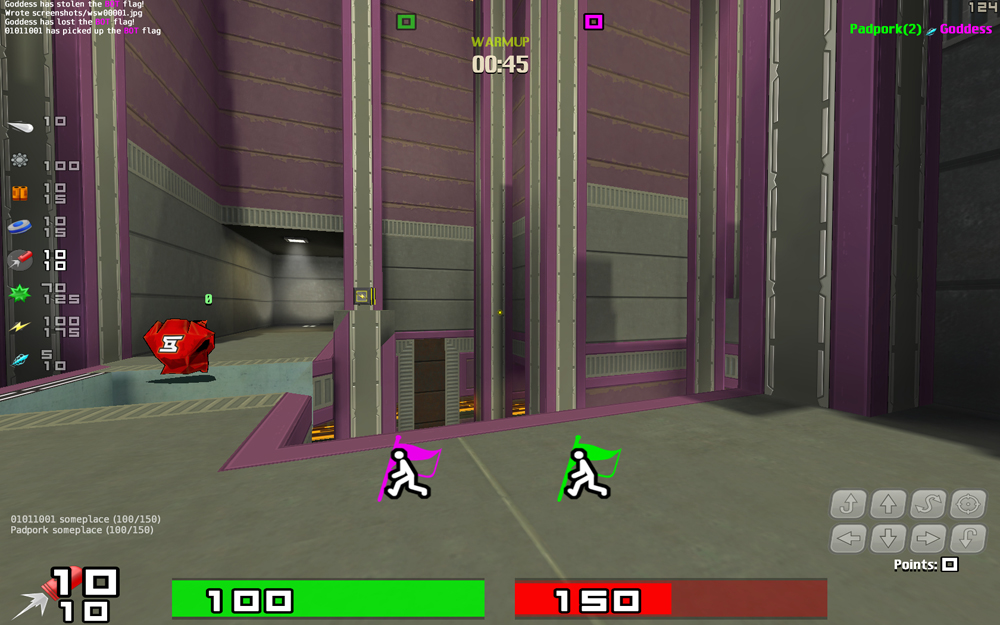Click the magenta flag carrier icon
Viewport: 1000px width, 625px height.
pos(409,470)
